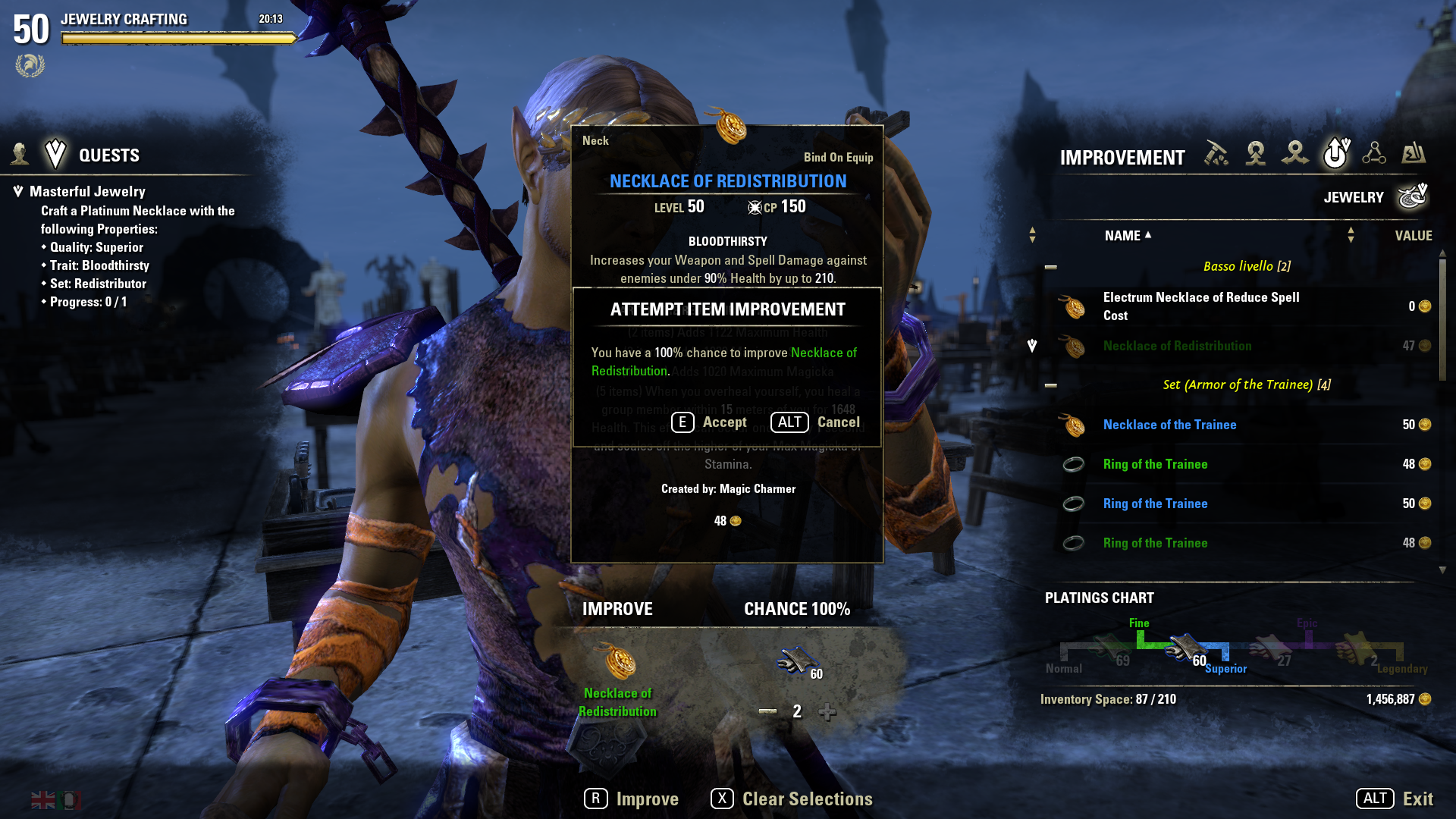The height and width of the screenshot is (819, 1456).
Task: Sort the item list by Name
Action: 1122,236
